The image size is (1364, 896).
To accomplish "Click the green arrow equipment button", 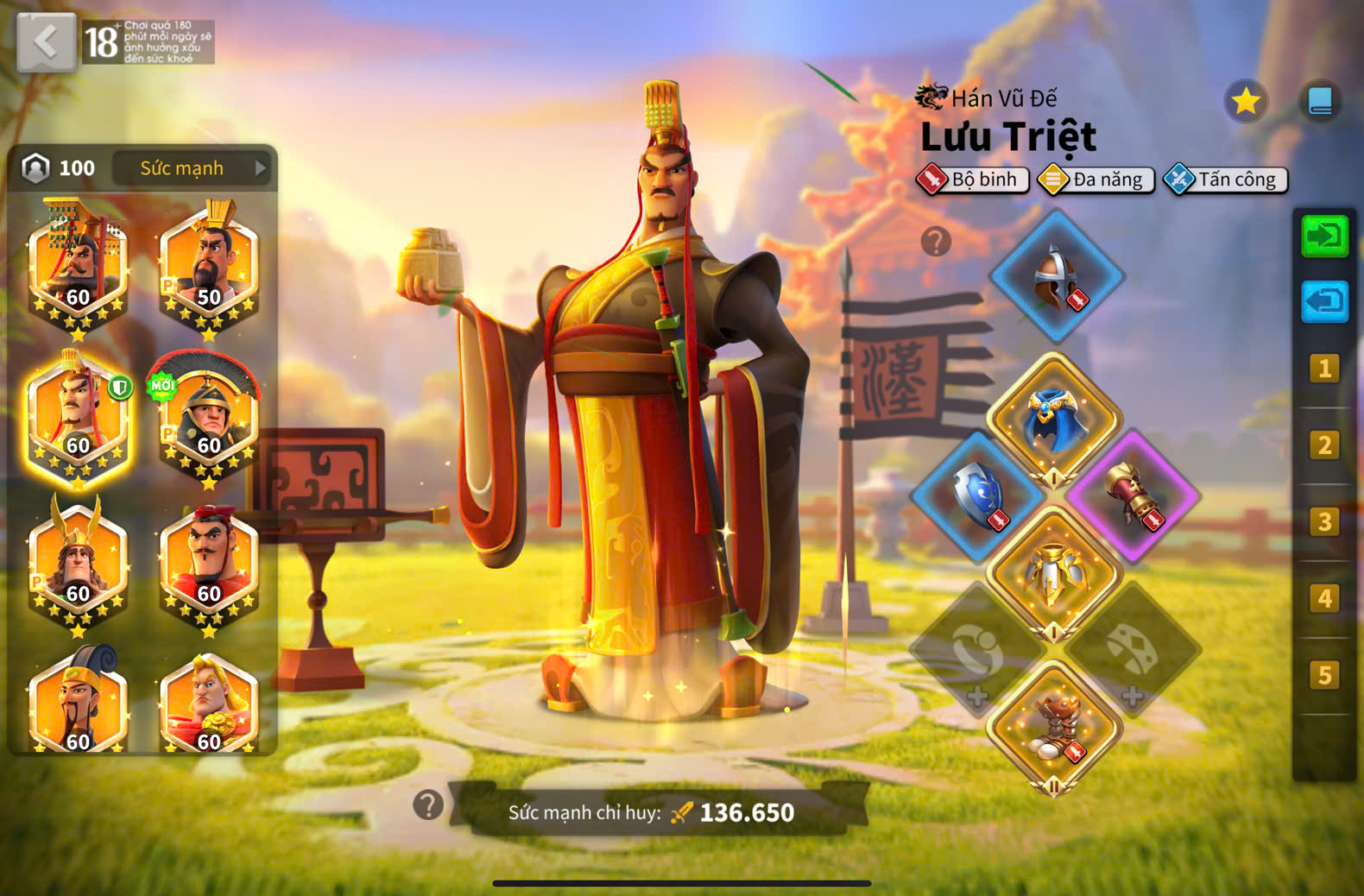I will pos(1324,237).
